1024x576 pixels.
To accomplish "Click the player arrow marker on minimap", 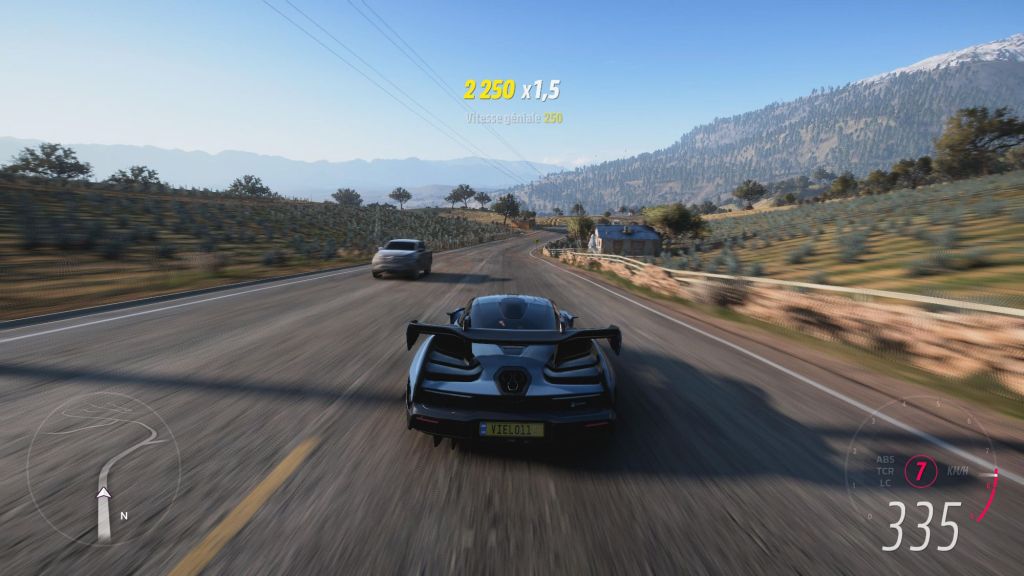I will coord(102,492).
